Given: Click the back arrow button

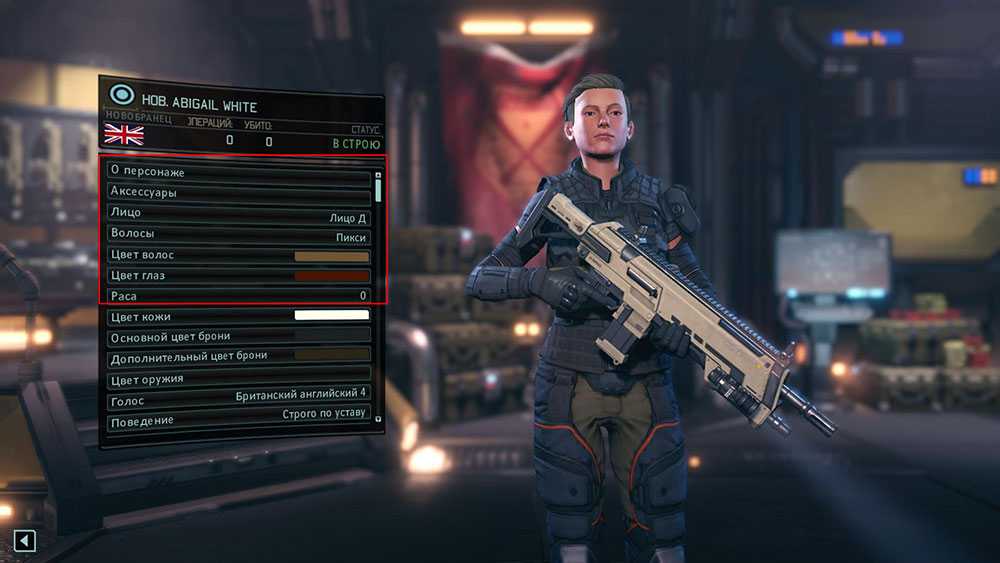Looking at the screenshot, I should [25, 541].
